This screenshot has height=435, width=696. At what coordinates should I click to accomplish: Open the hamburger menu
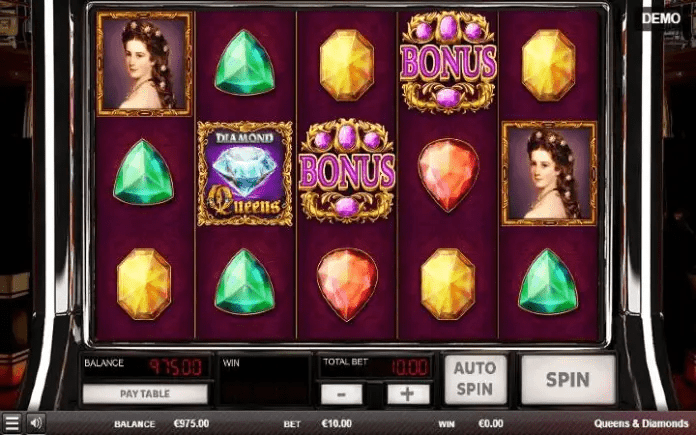[12, 424]
